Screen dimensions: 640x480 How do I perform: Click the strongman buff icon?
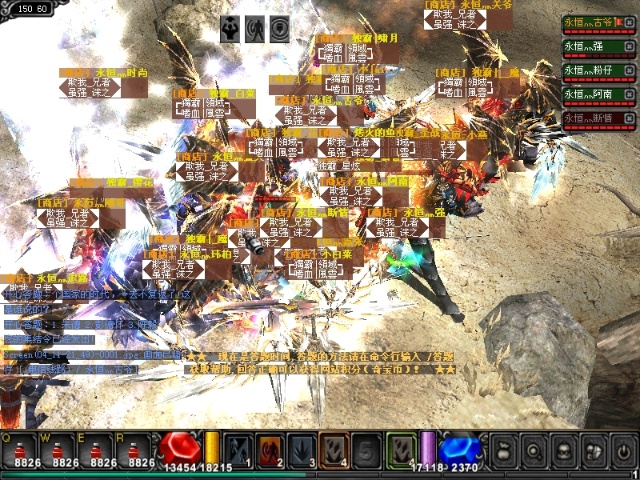[231, 29]
